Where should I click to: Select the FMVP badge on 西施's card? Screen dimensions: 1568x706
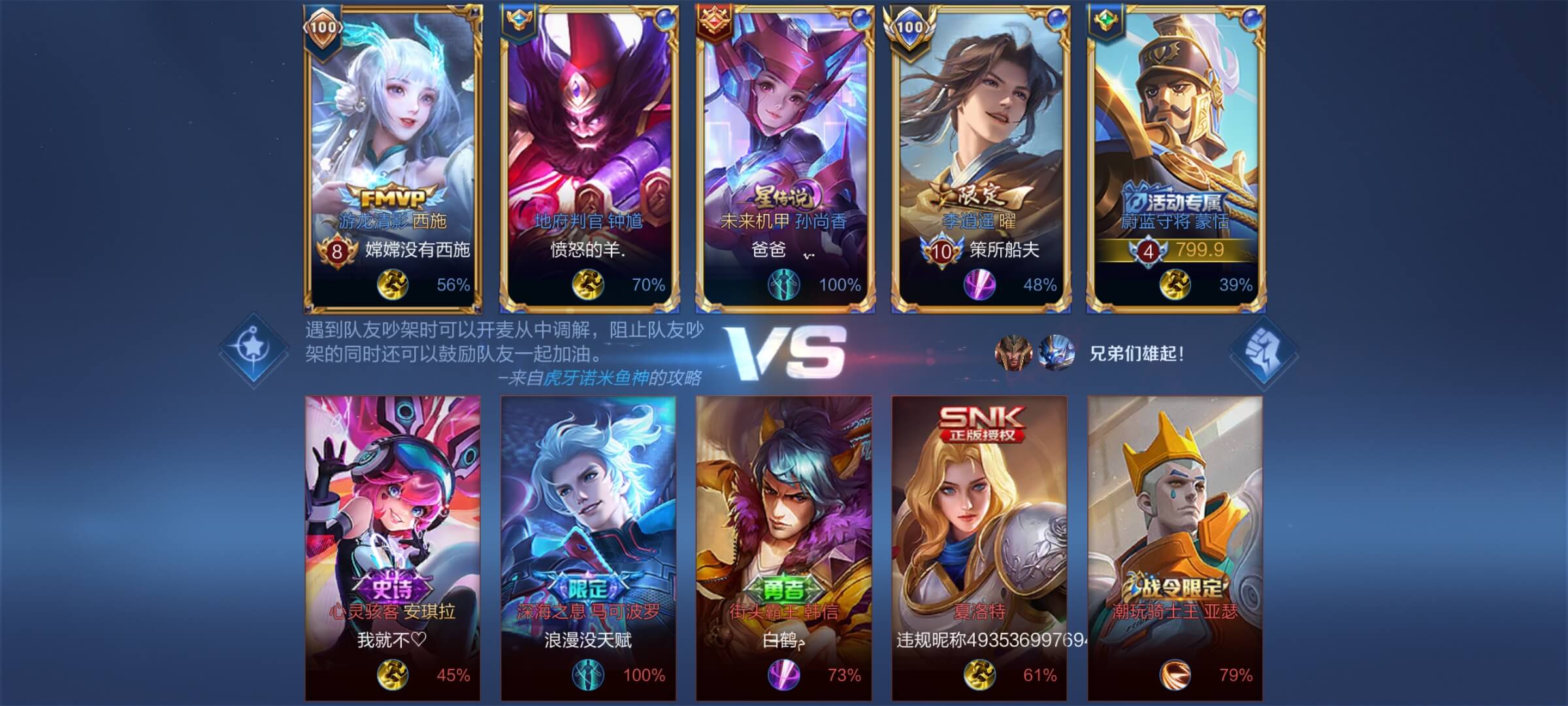(x=392, y=196)
